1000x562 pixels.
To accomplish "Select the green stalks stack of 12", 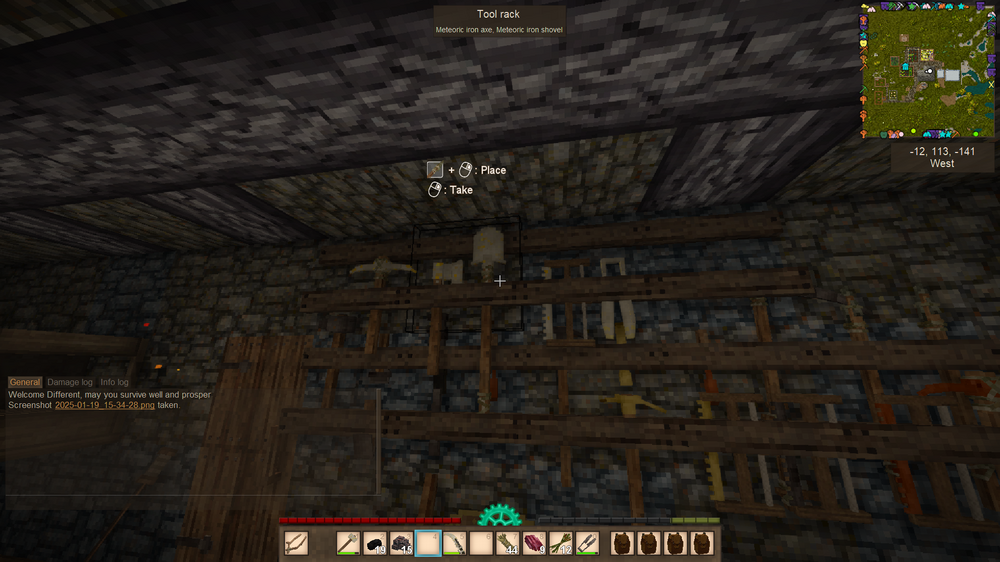I will click(562, 544).
